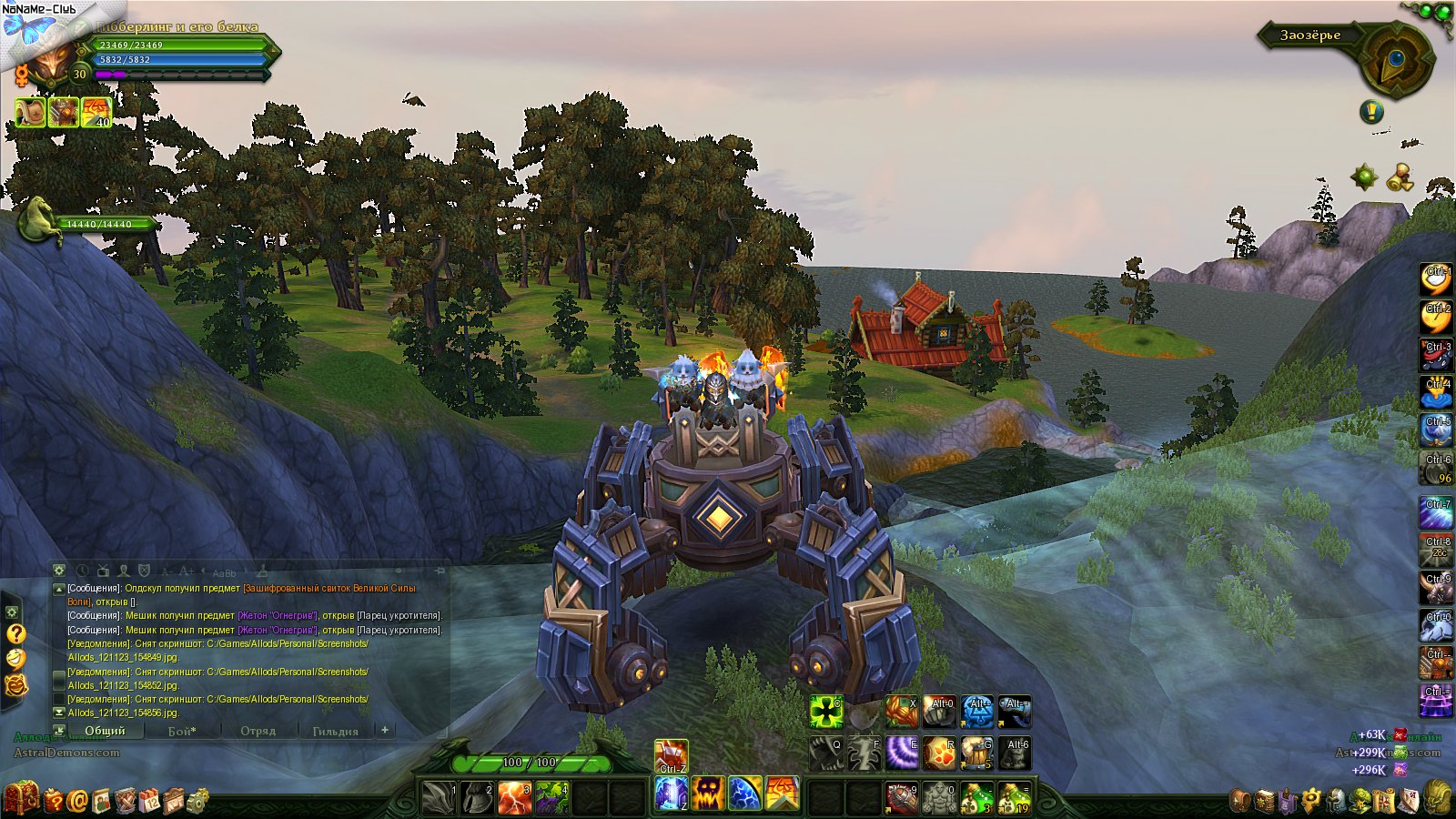Select the Гильдия chat tab

pyautogui.click(x=335, y=731)
